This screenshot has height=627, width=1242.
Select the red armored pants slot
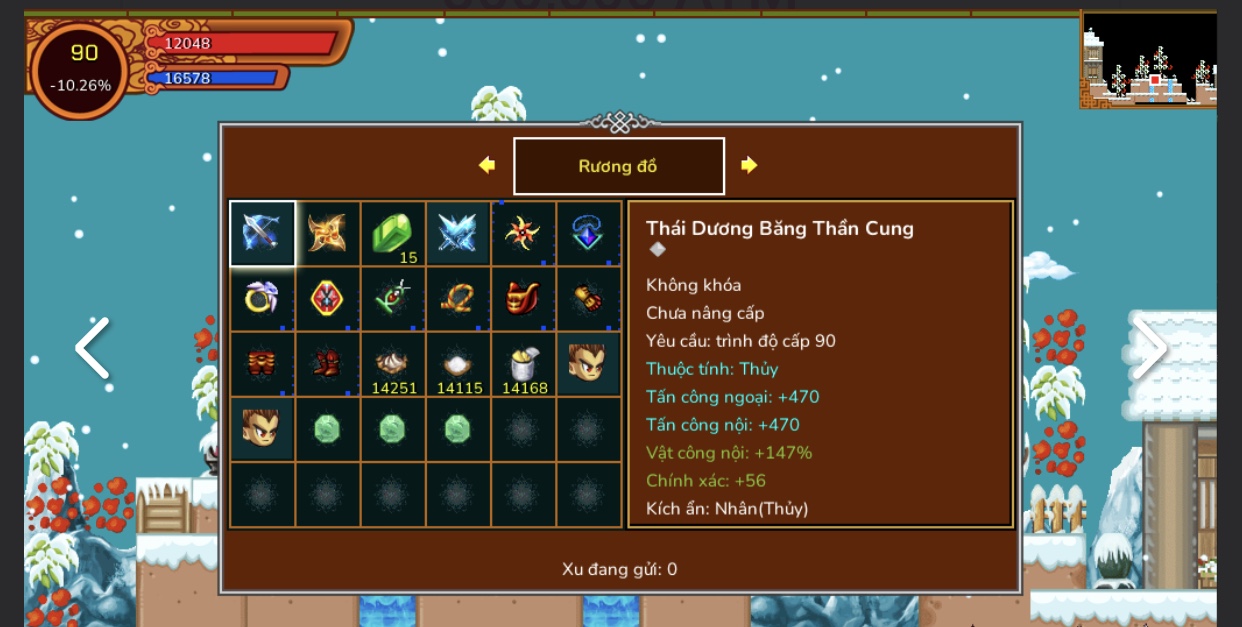[x=262, y=364]
